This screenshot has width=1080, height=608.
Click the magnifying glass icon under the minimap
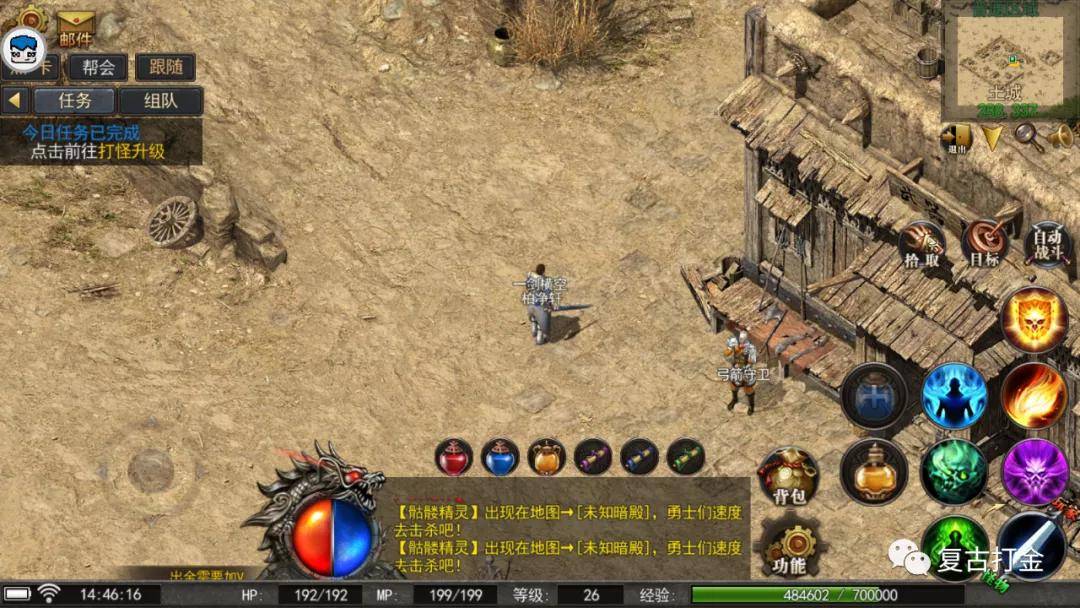[x=1027, y=135]
